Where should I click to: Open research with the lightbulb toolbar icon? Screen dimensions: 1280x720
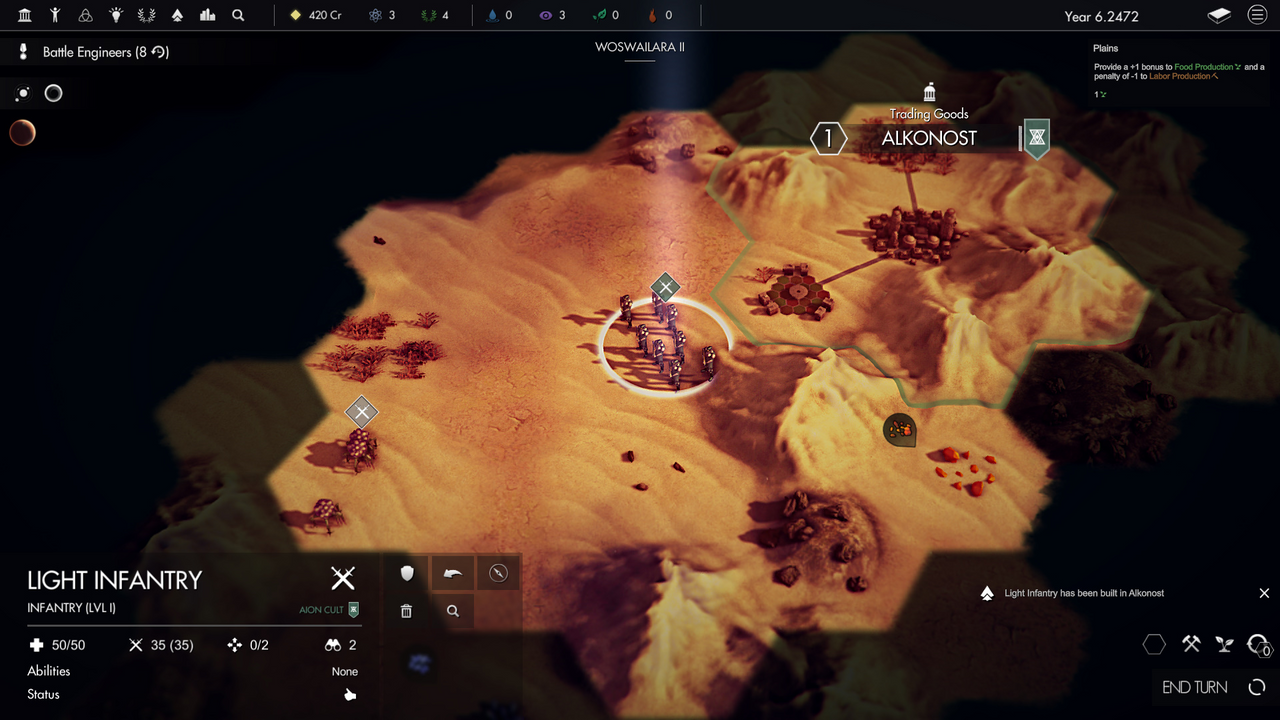[115, 16]
